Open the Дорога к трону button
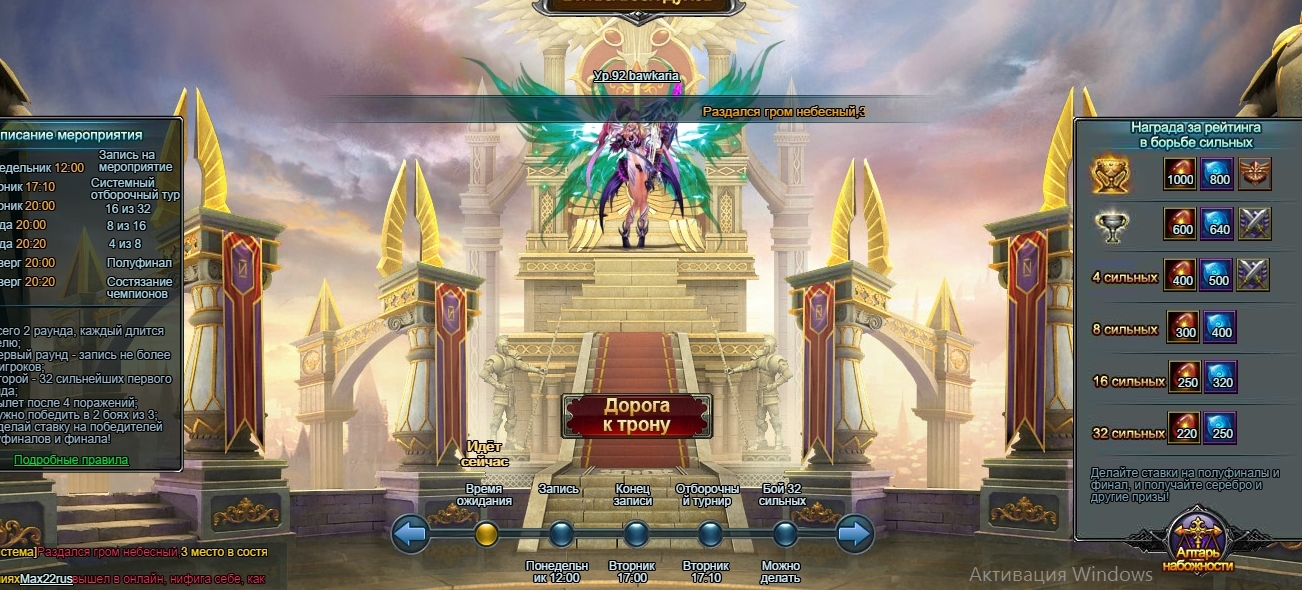 [x=637, y=416]
